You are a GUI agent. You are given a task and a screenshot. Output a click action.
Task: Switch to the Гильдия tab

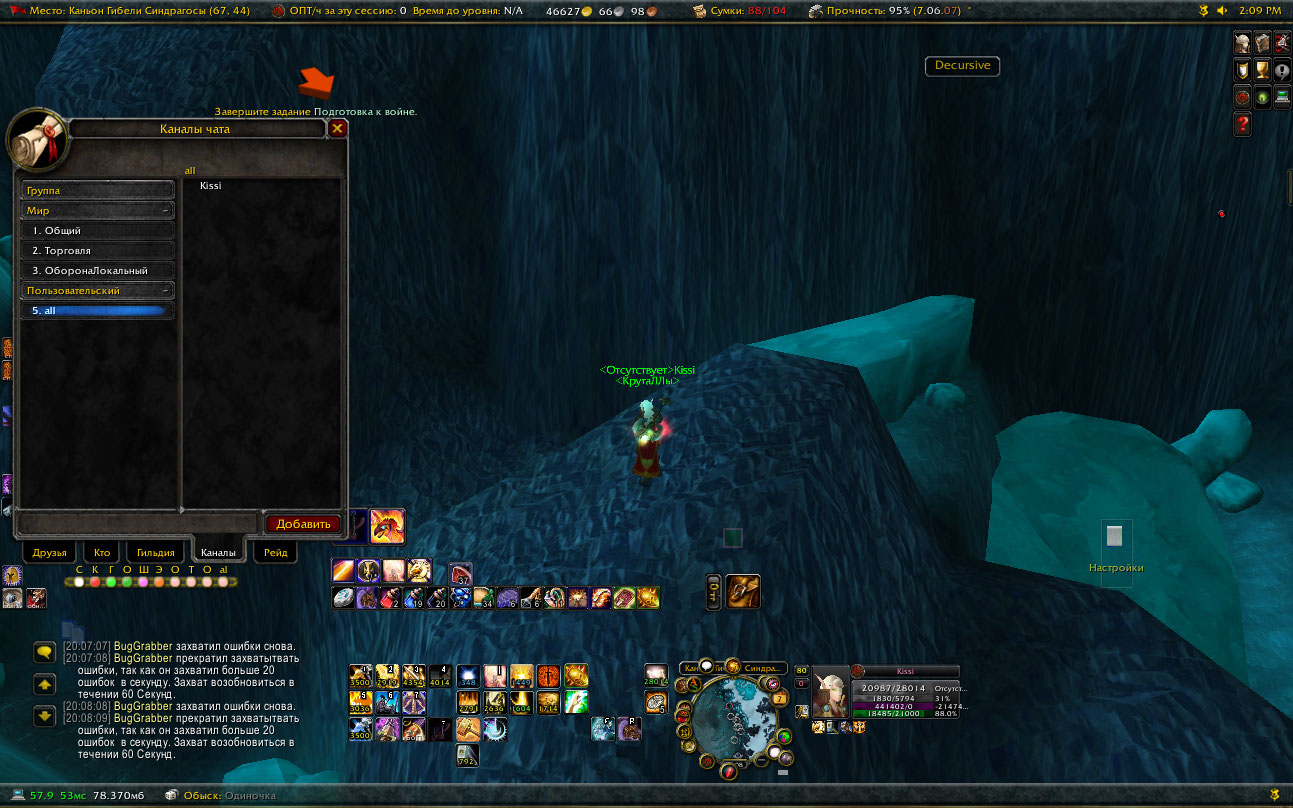coord(155,552)
